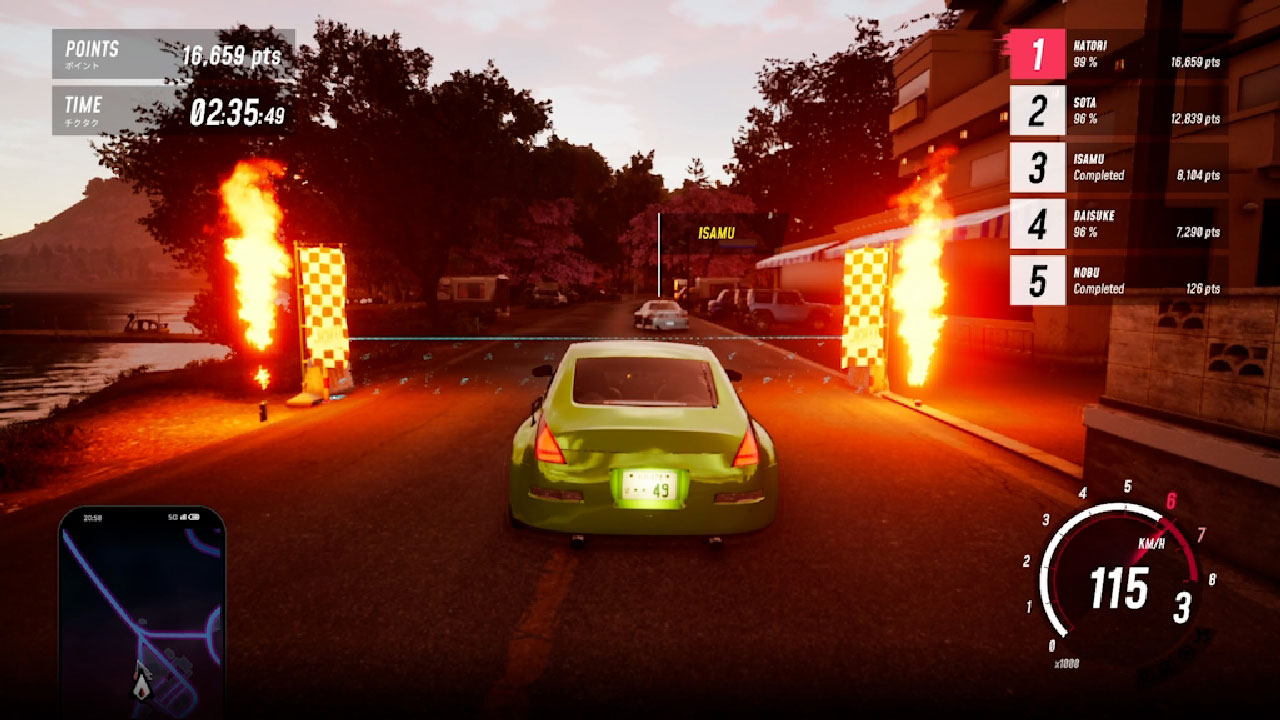Click Daisuke's fourth-place leaderboard row
Image resolution: width=1280 pixels, height=720 pixels.
pyautogui.click(x=1118, y=224)
